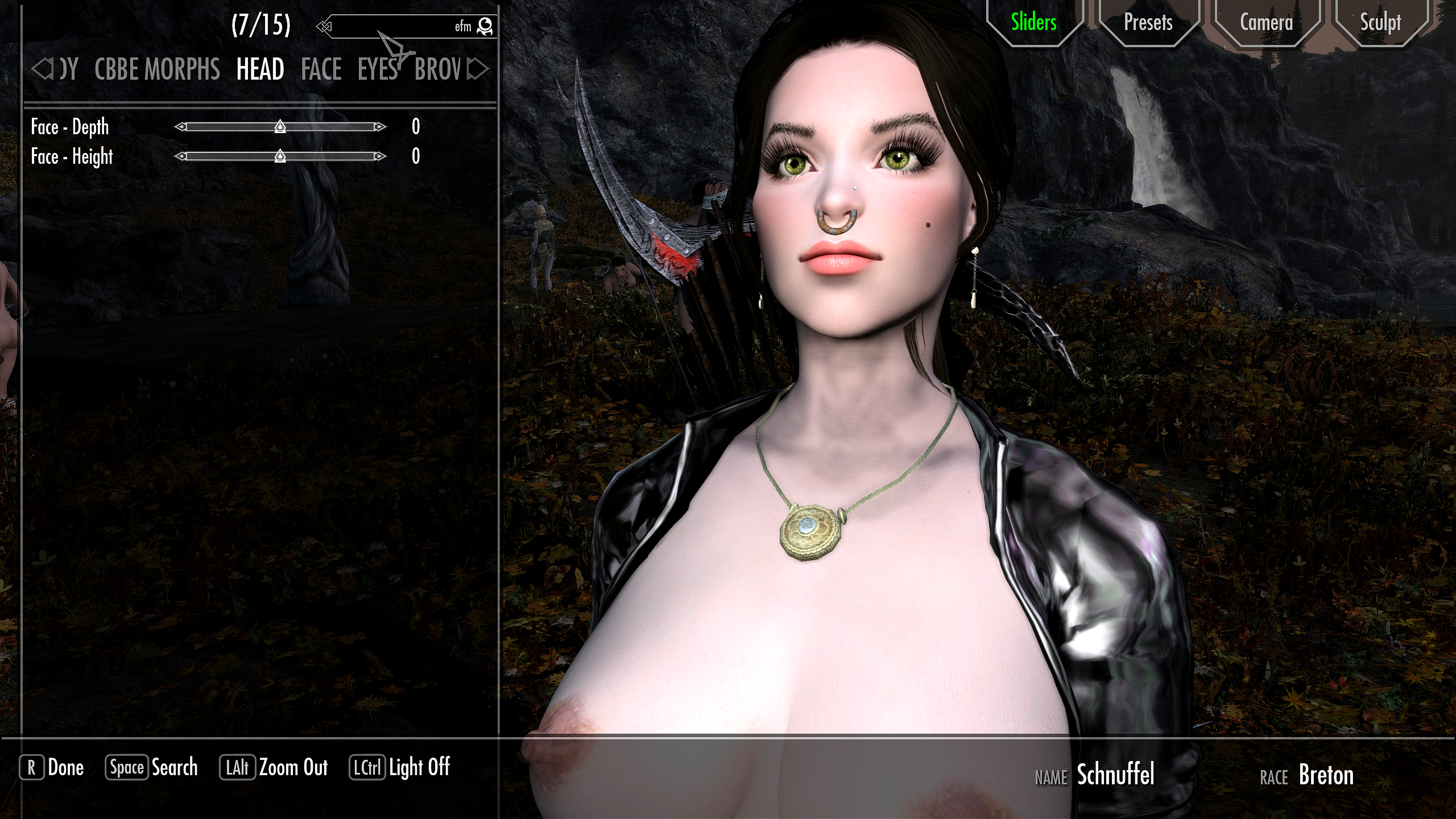This screenshot has height=819, width=1456.
Task: Click the left category scroll arrow
Action: 41,69
